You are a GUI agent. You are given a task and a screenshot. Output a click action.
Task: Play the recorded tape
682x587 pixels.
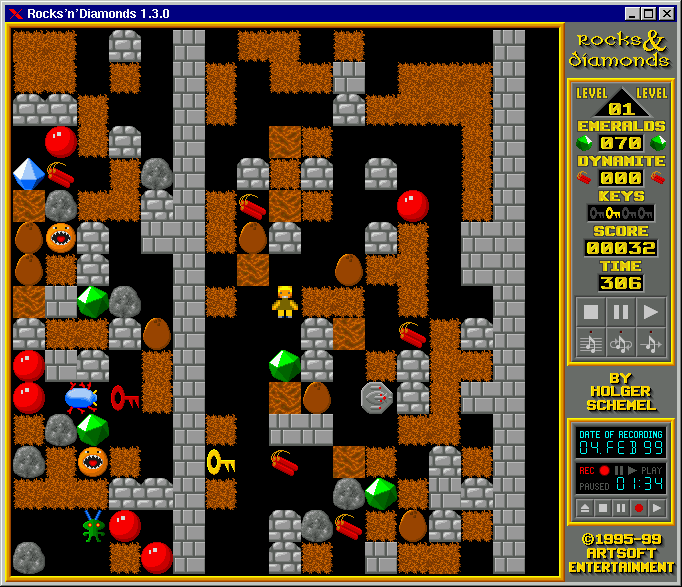point(657,508)
